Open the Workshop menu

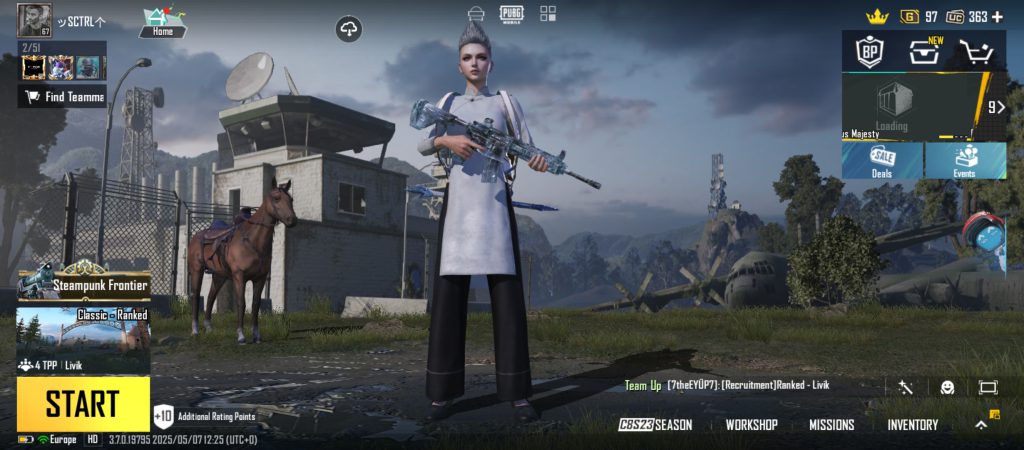(x=751, y=425)
